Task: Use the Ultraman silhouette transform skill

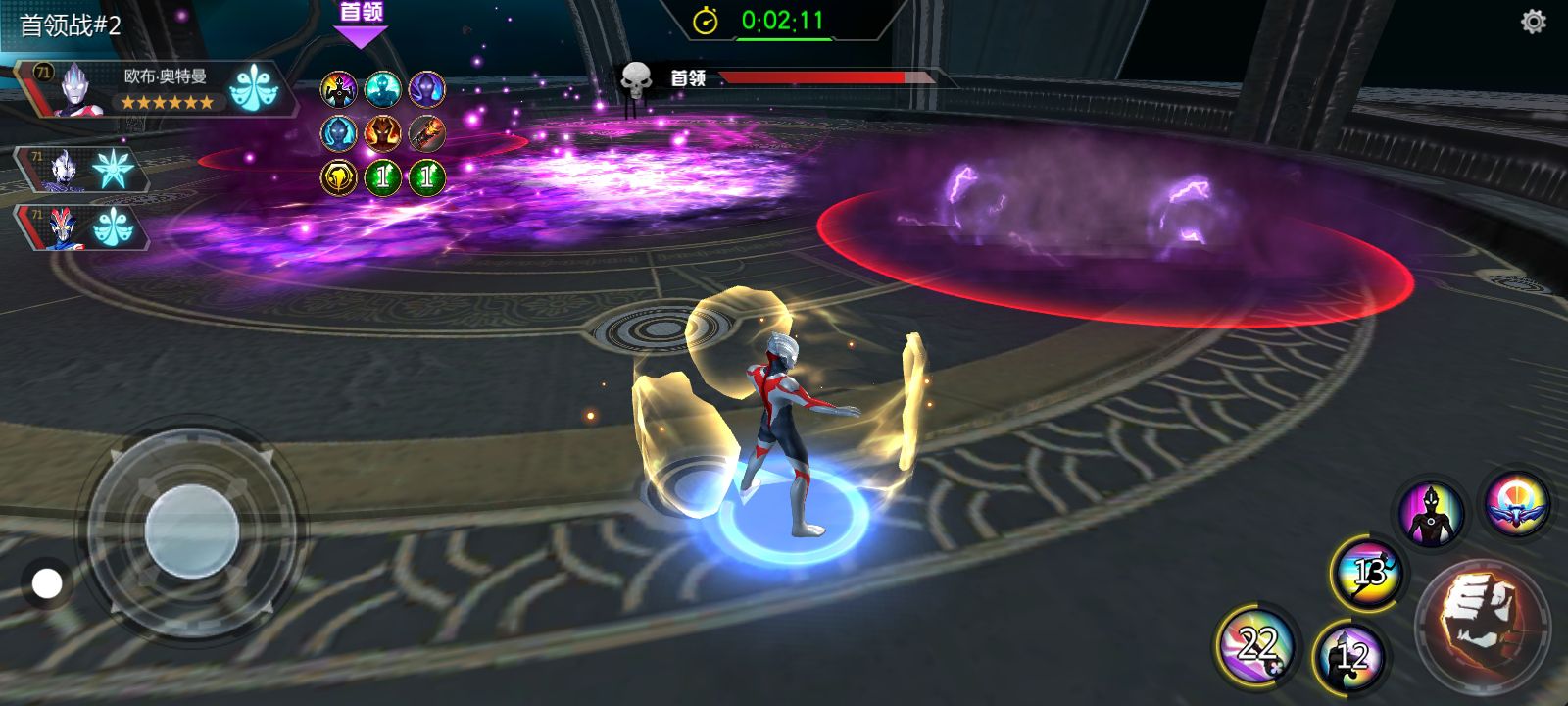Action: click(1431, 513)
